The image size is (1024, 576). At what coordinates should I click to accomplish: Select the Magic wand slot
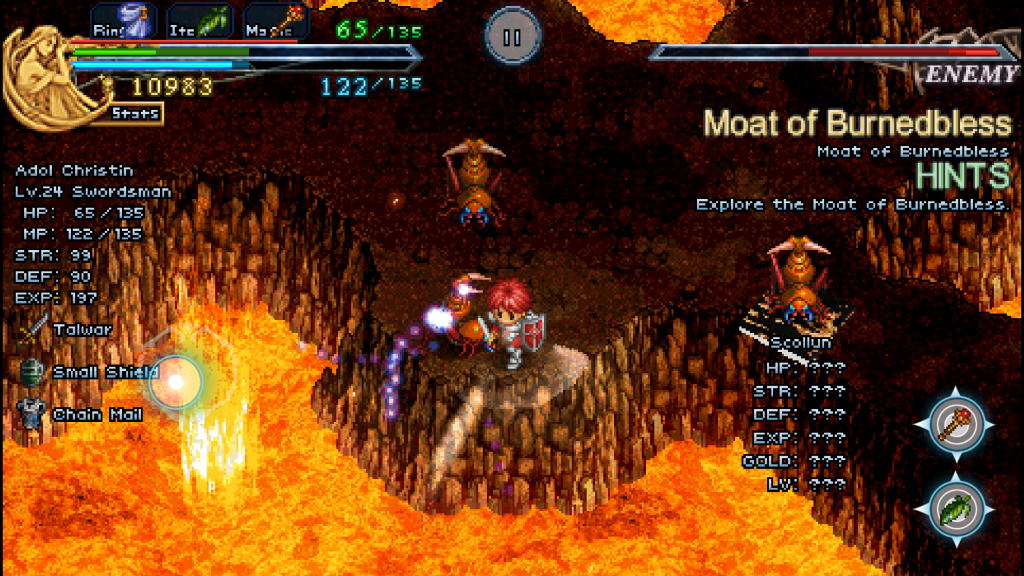[277, 20]
